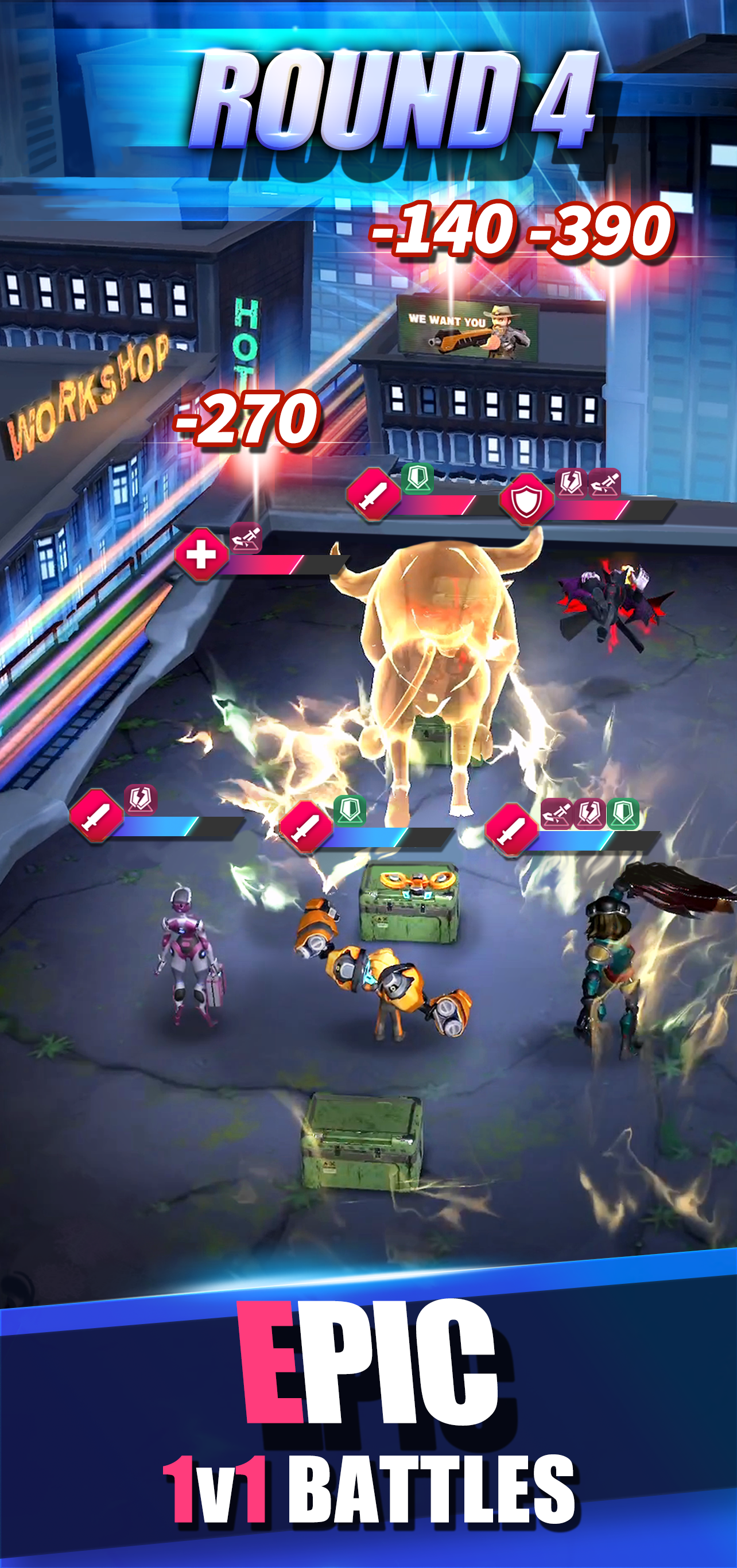Viewport: 737px width, 1568px height.
Task: Tap the sword icon above the center yellow robot
Action: pyautogui.click(x=307, y=826)
